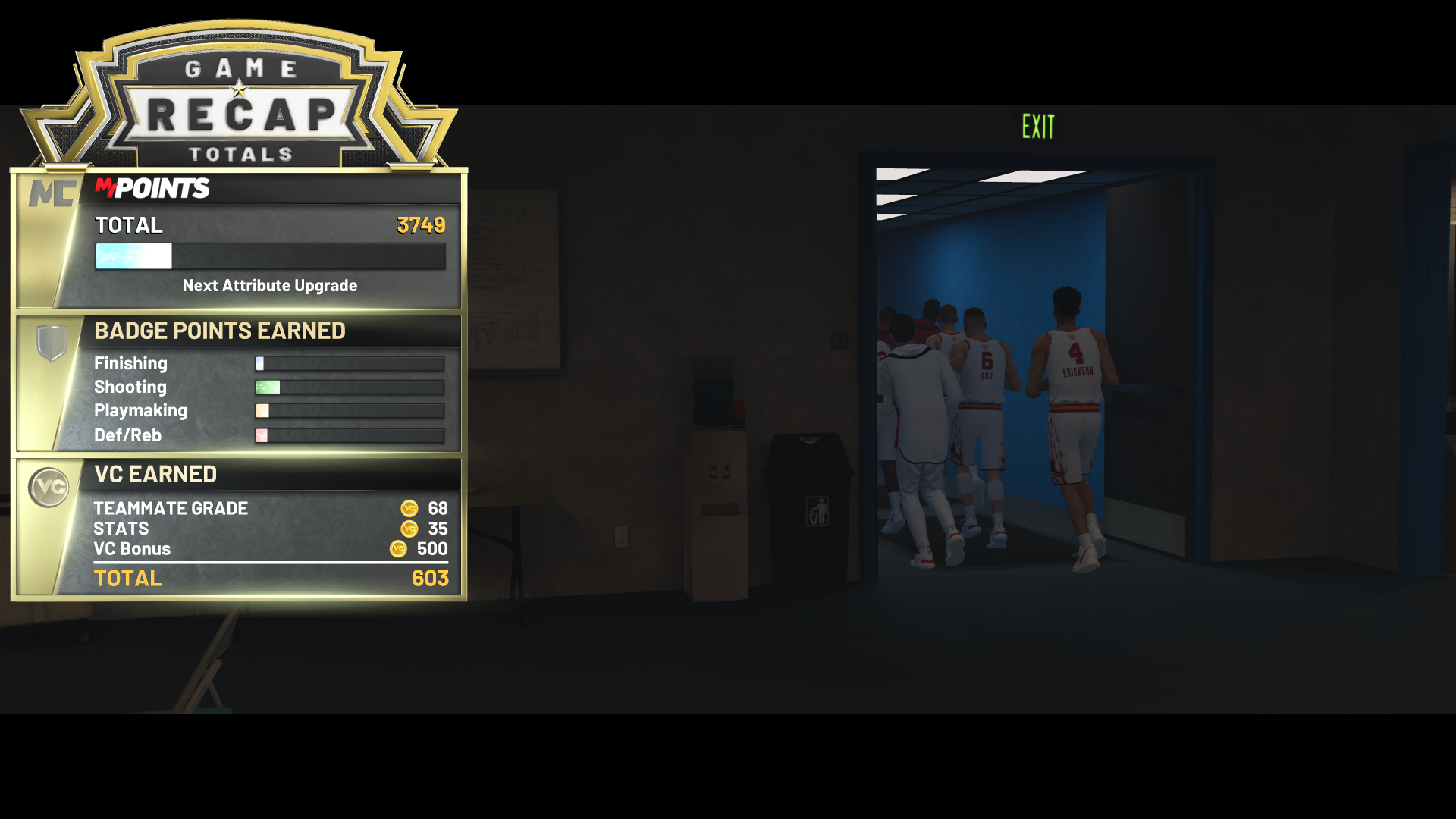This screenshot has height=819, width=1456.
Task: Select the Def/Reb badge bar
Action: point(351,435)
